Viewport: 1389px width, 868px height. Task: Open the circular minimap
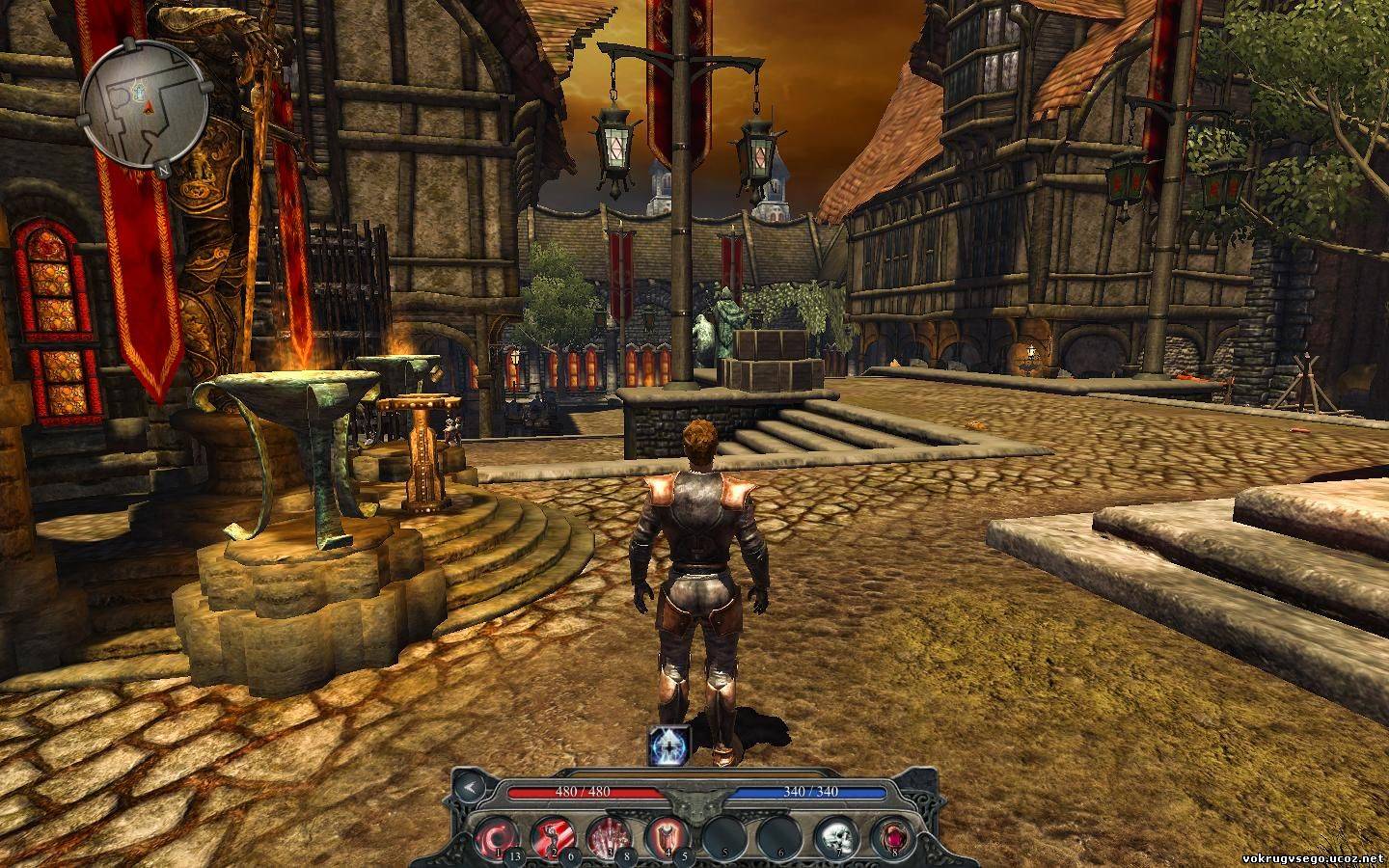click(145, 106)
